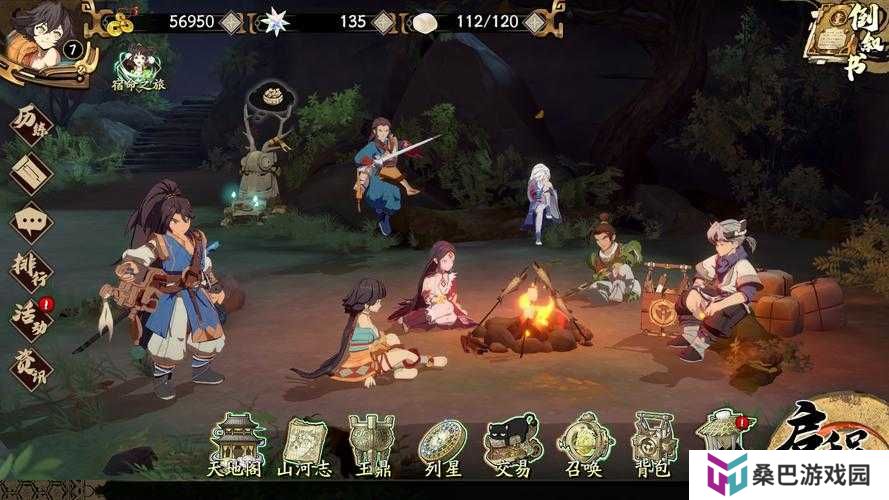Add more gold coins with the plus button
Screen dimensions: 889x500
[x=232, y=21]
